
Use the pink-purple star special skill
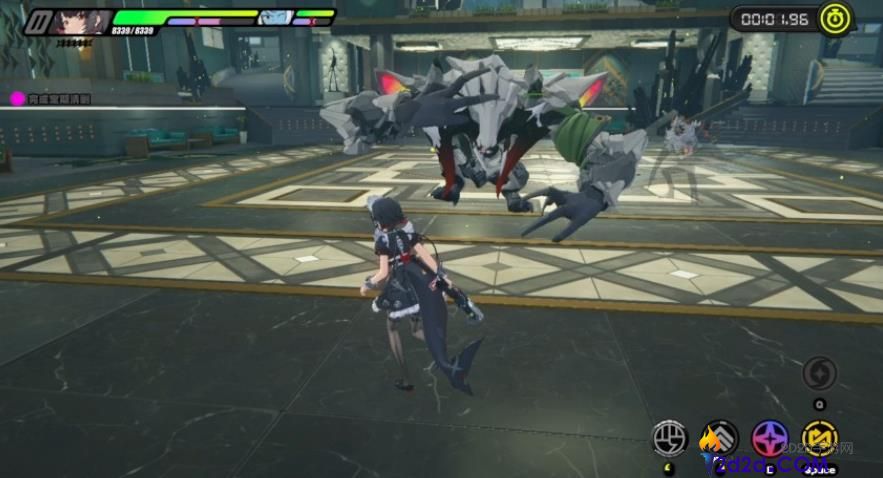[771, 437]
